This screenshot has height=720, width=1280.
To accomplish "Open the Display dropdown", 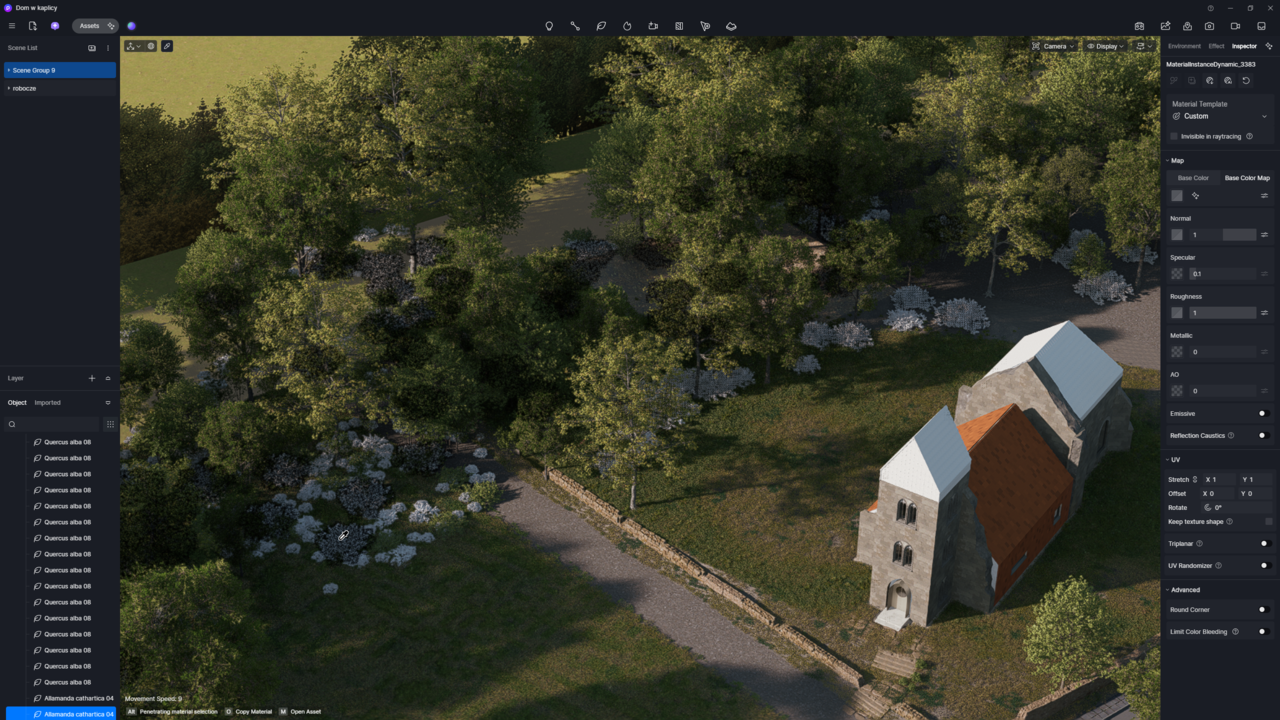I will [1105, 46].
